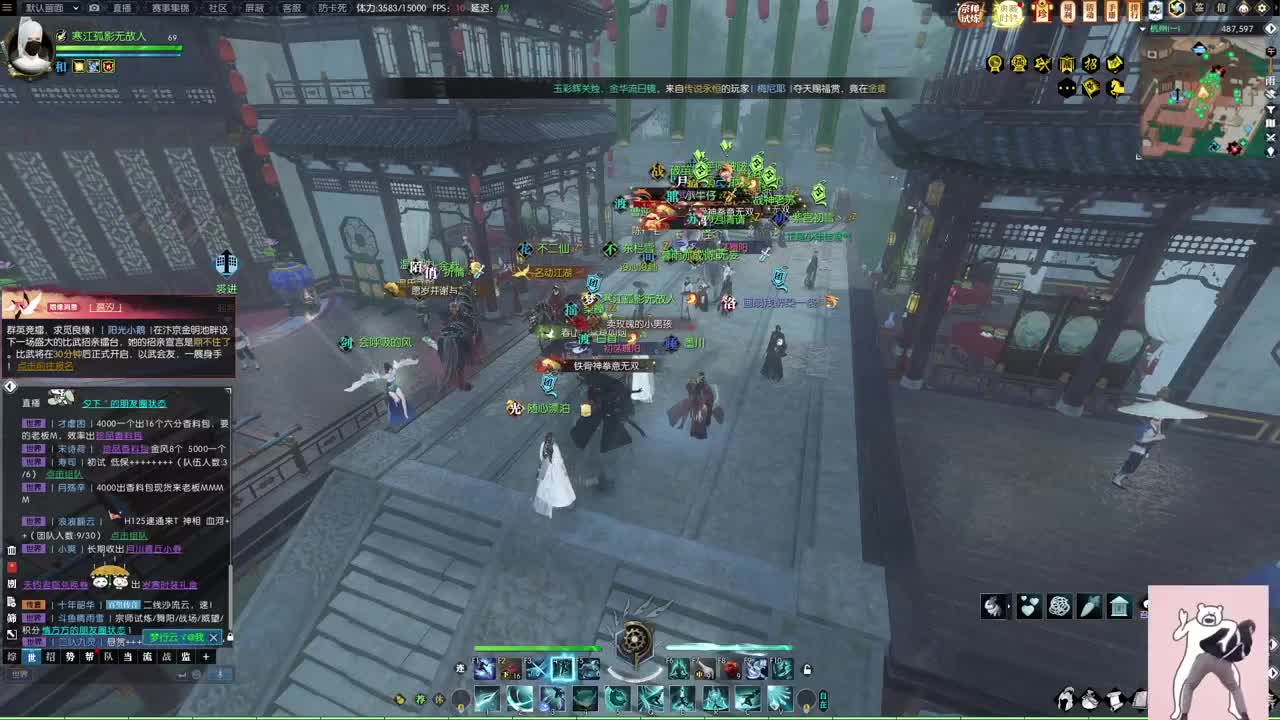Add a chat tab with plus button

click(x=205, y=657)
